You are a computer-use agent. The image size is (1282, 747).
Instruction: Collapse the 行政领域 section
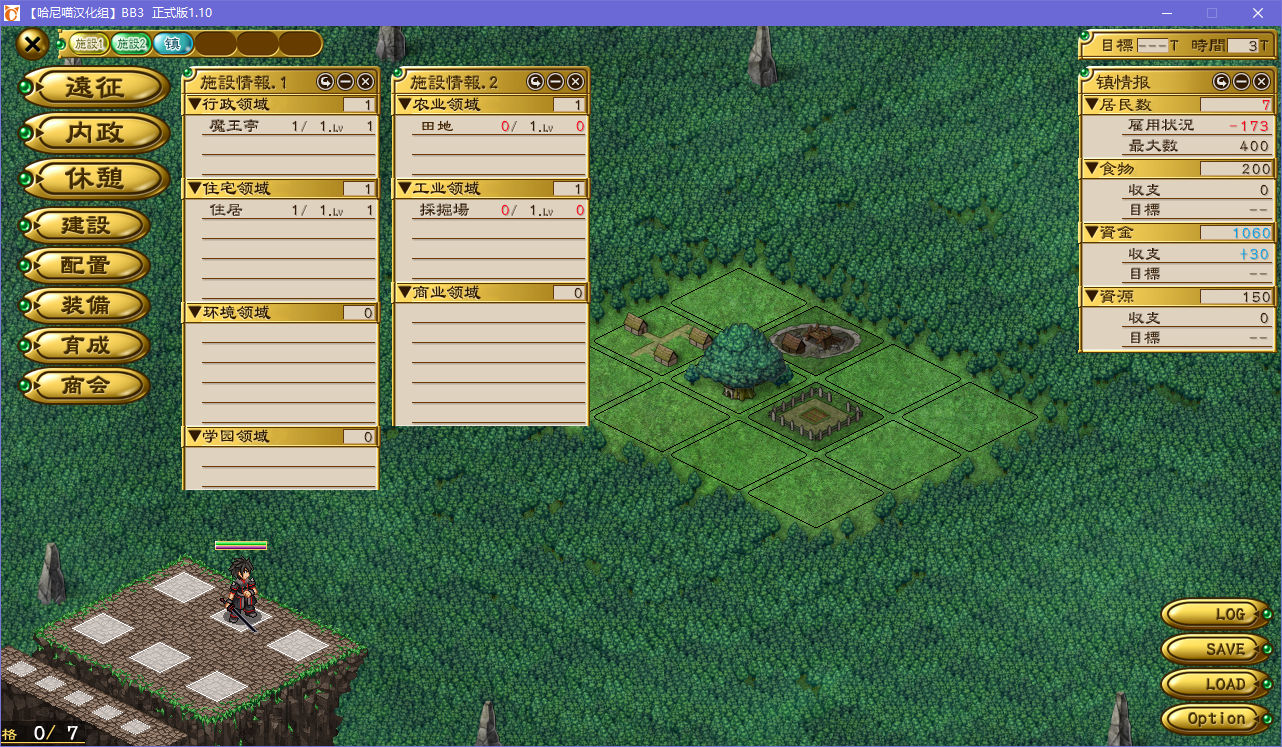(x=195, y=104)
